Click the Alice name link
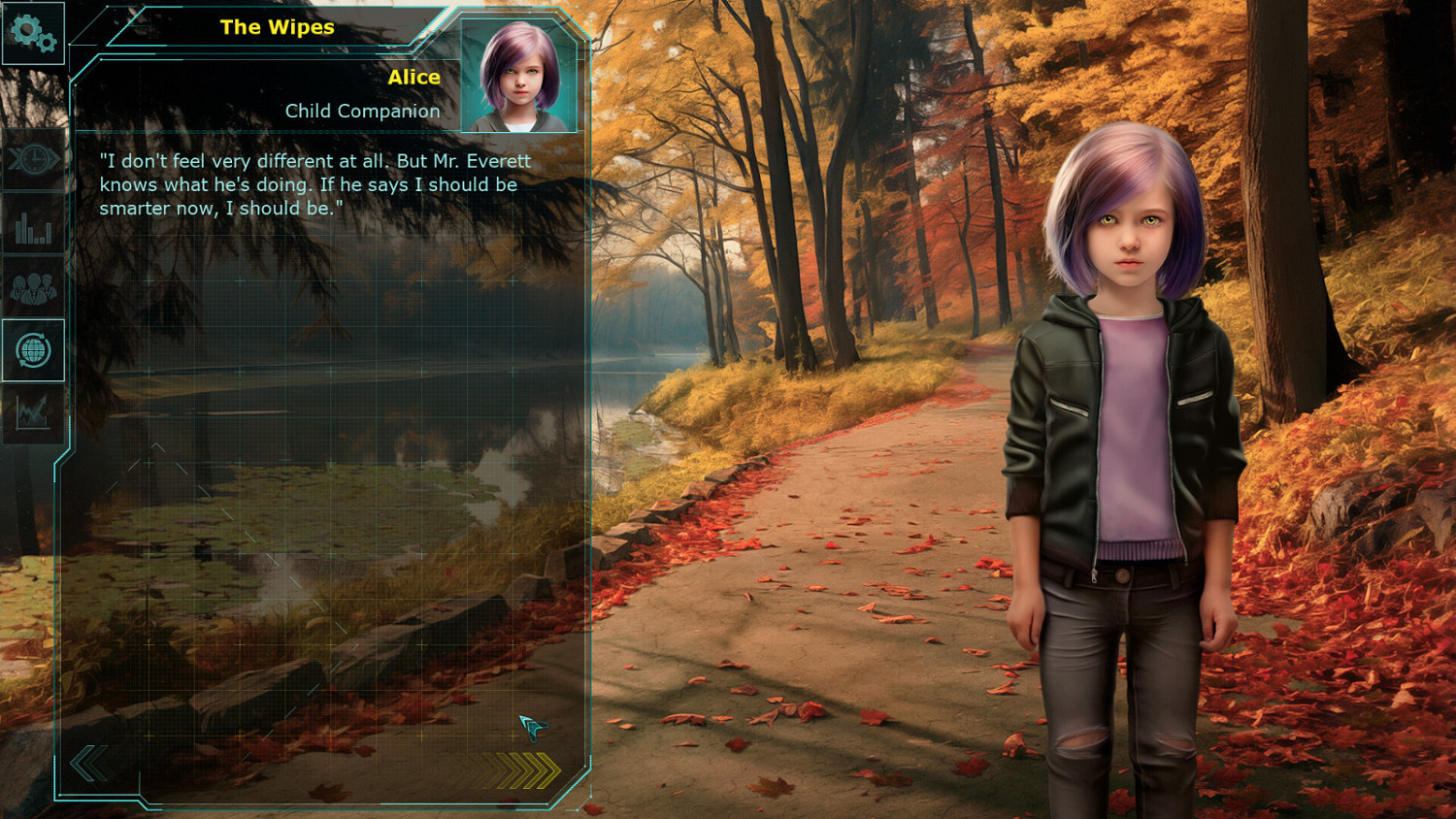 [x=412, y=77]
